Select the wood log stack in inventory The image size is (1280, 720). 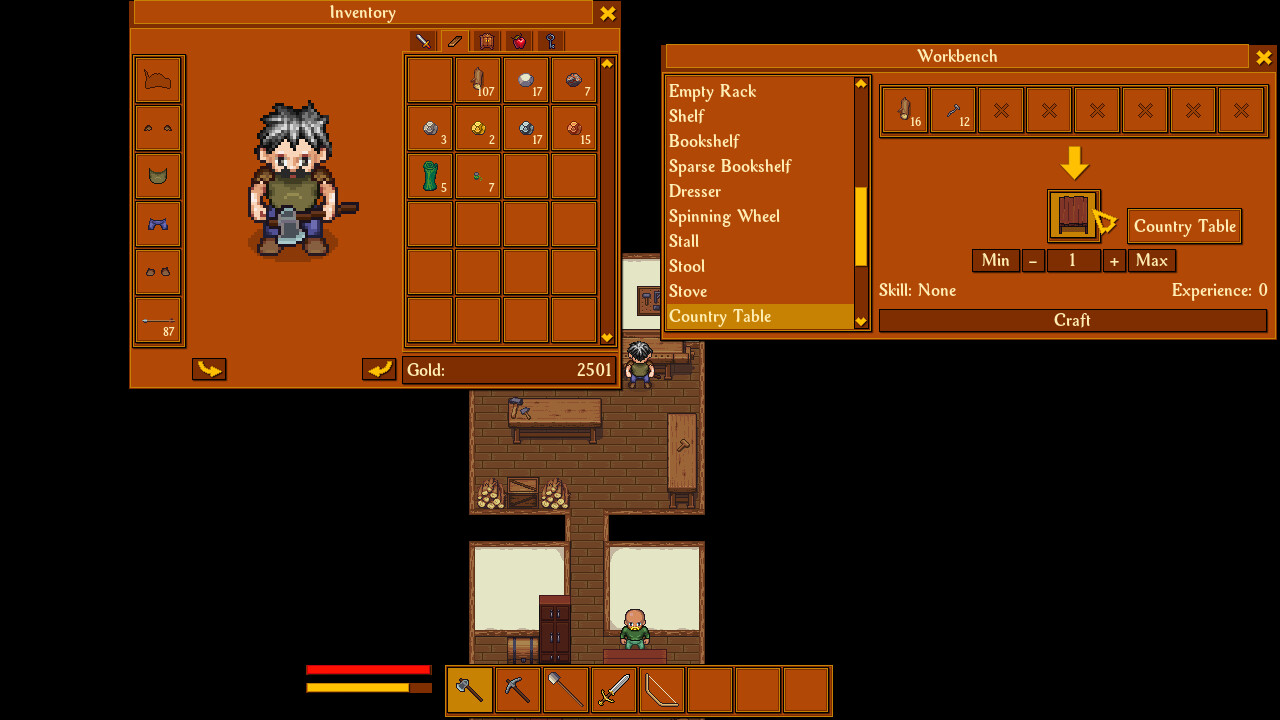(x=478, y=80)
